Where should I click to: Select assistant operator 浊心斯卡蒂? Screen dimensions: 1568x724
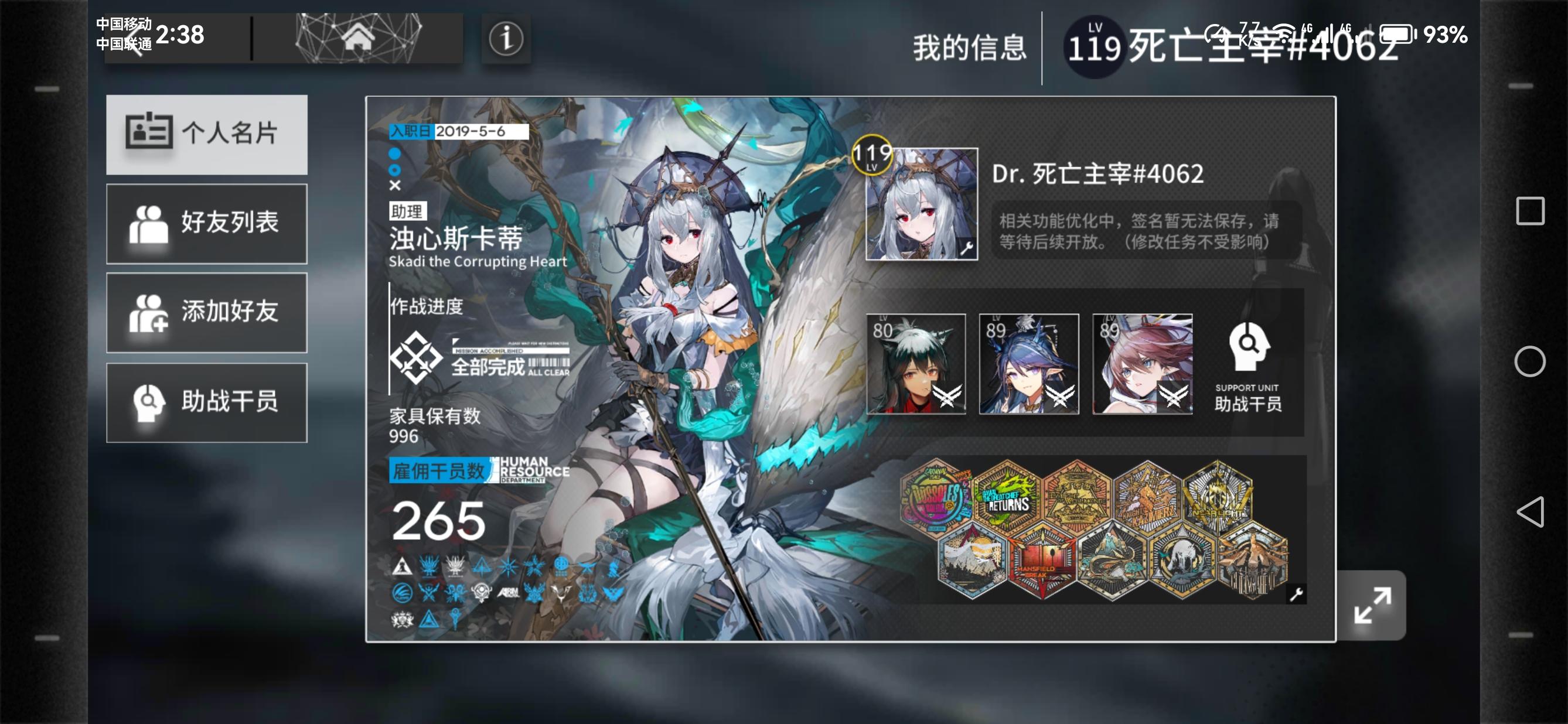tap(456, 240)
